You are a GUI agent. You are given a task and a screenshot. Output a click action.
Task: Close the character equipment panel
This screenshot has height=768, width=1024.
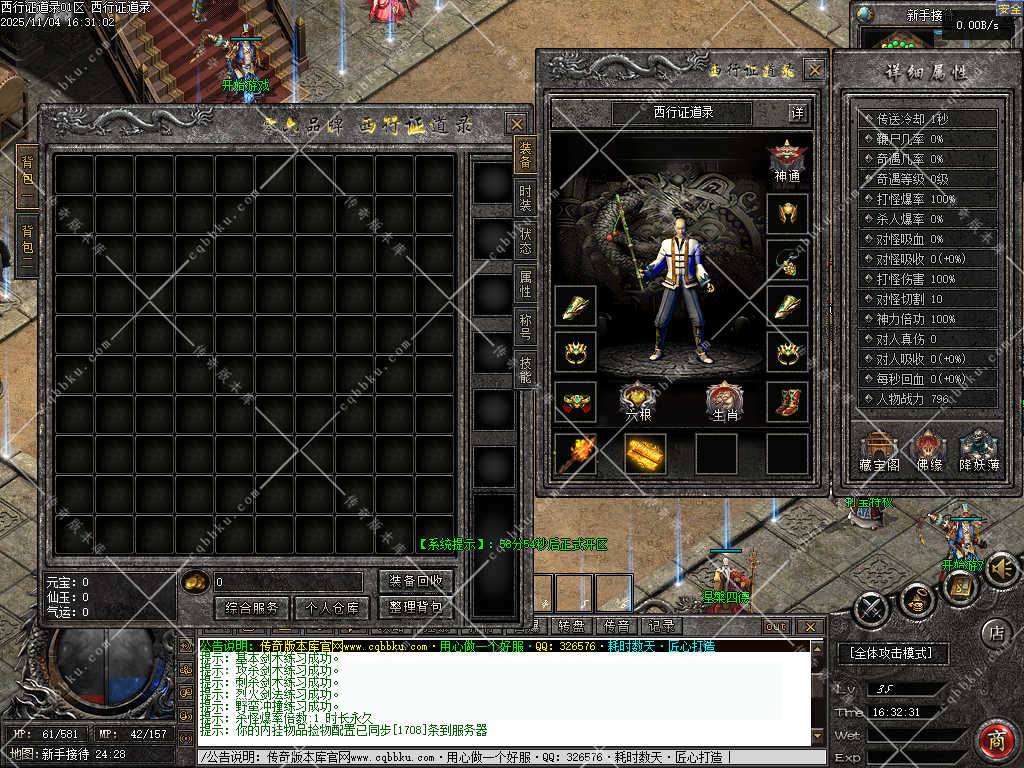[x=815, y=70]
